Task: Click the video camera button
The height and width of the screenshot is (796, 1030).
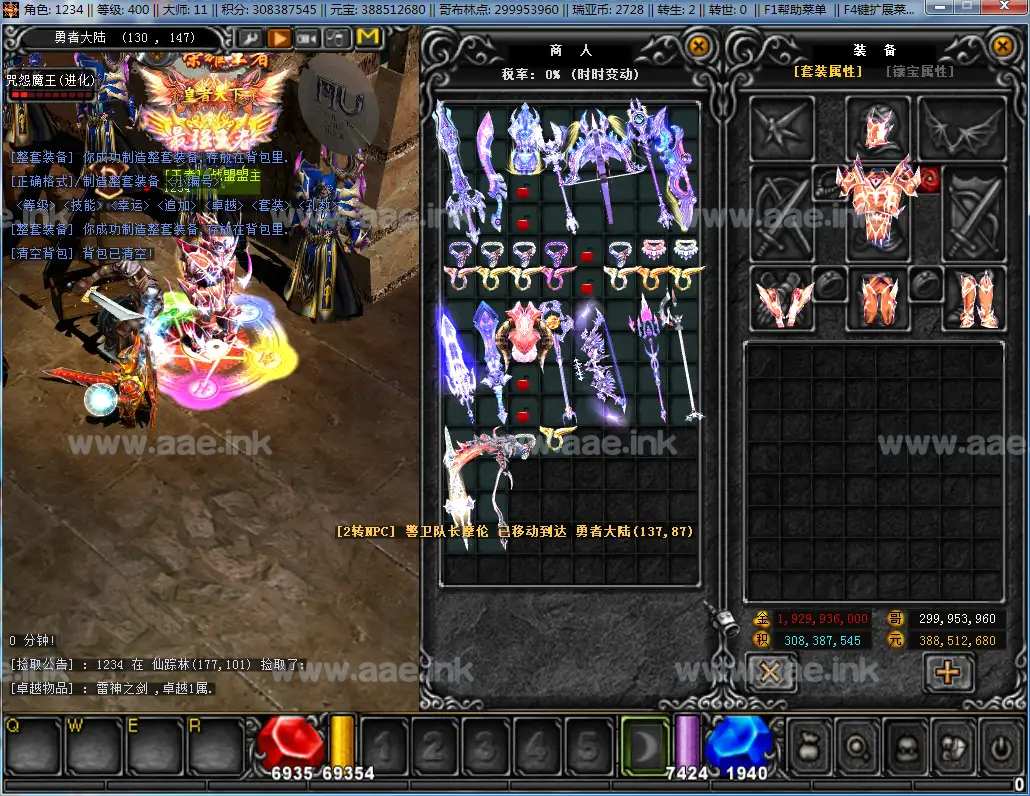Action: click(x=308, y=38)
